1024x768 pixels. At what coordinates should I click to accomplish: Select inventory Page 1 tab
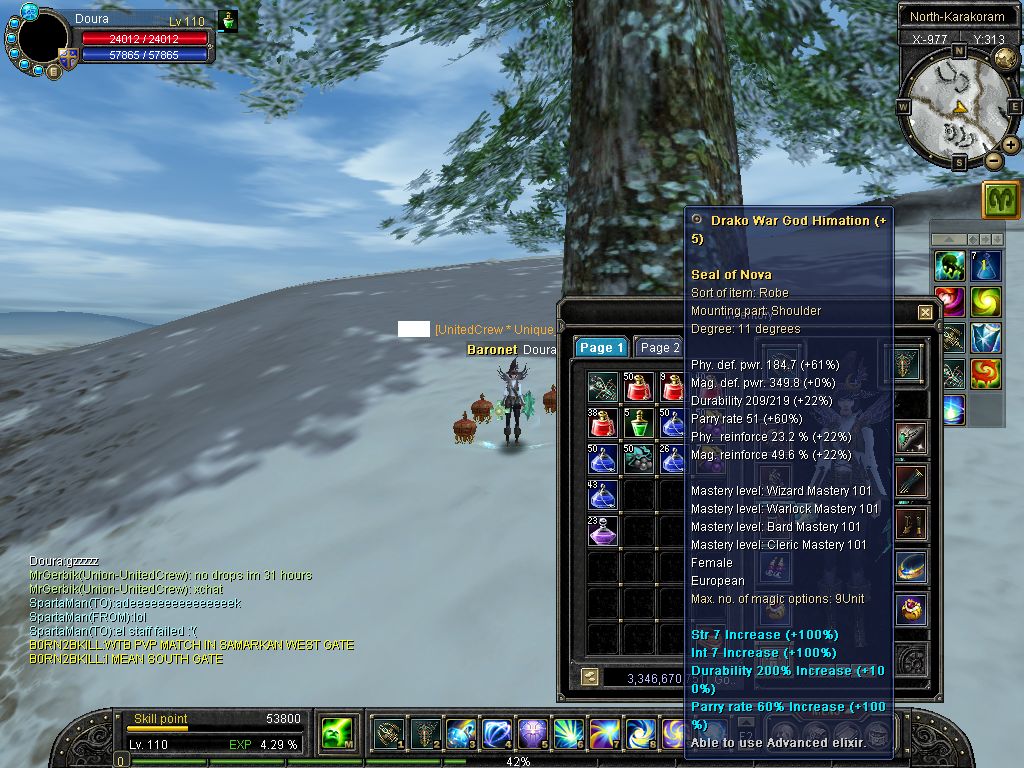(x=601, y=348)
